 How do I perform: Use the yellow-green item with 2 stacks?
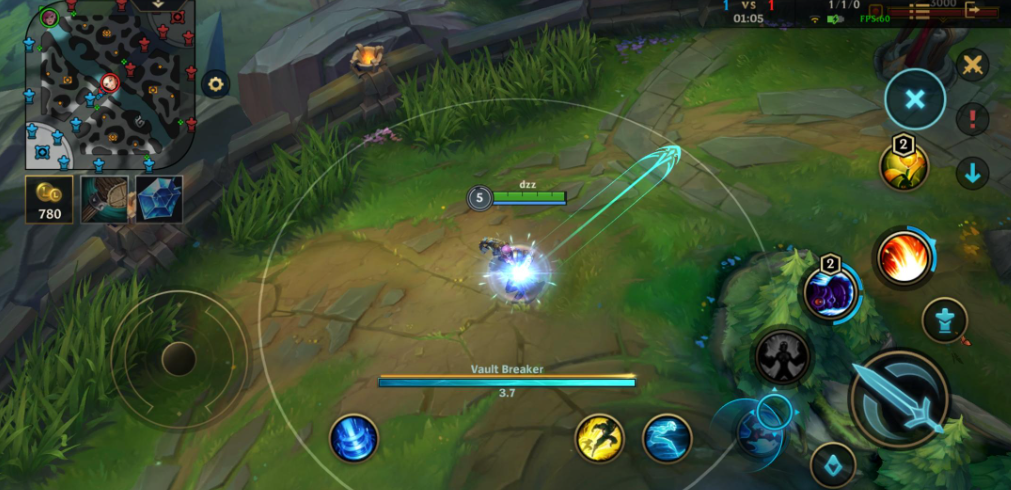[903, 167]
